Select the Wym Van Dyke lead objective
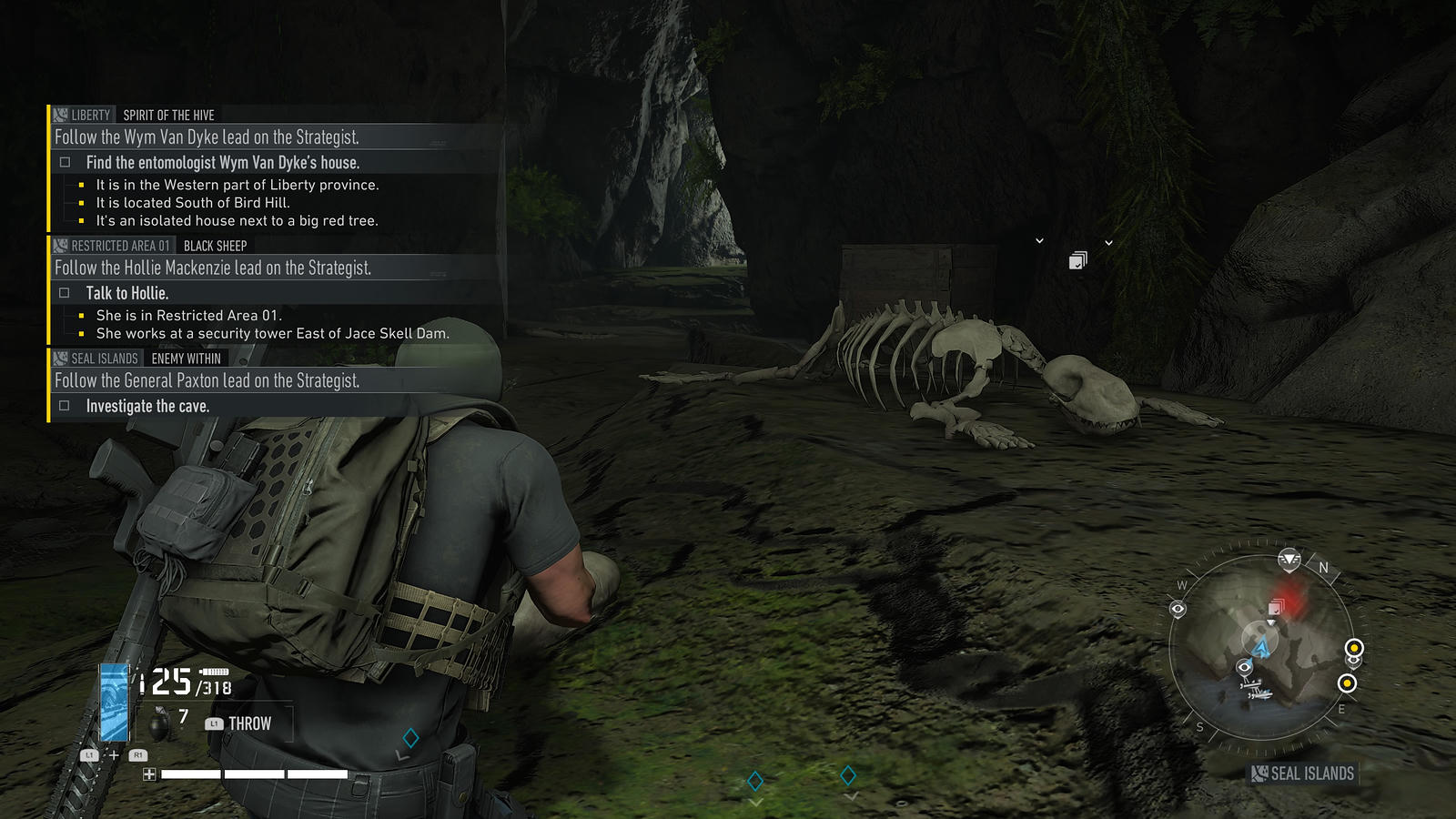The image size is (1456, 819). [x=207, y=137]
